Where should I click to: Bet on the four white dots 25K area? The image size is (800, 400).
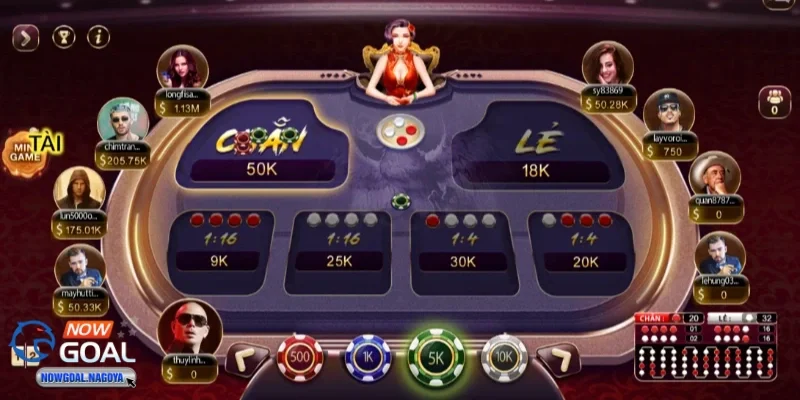pyautogui.click(x=340, y=245)
